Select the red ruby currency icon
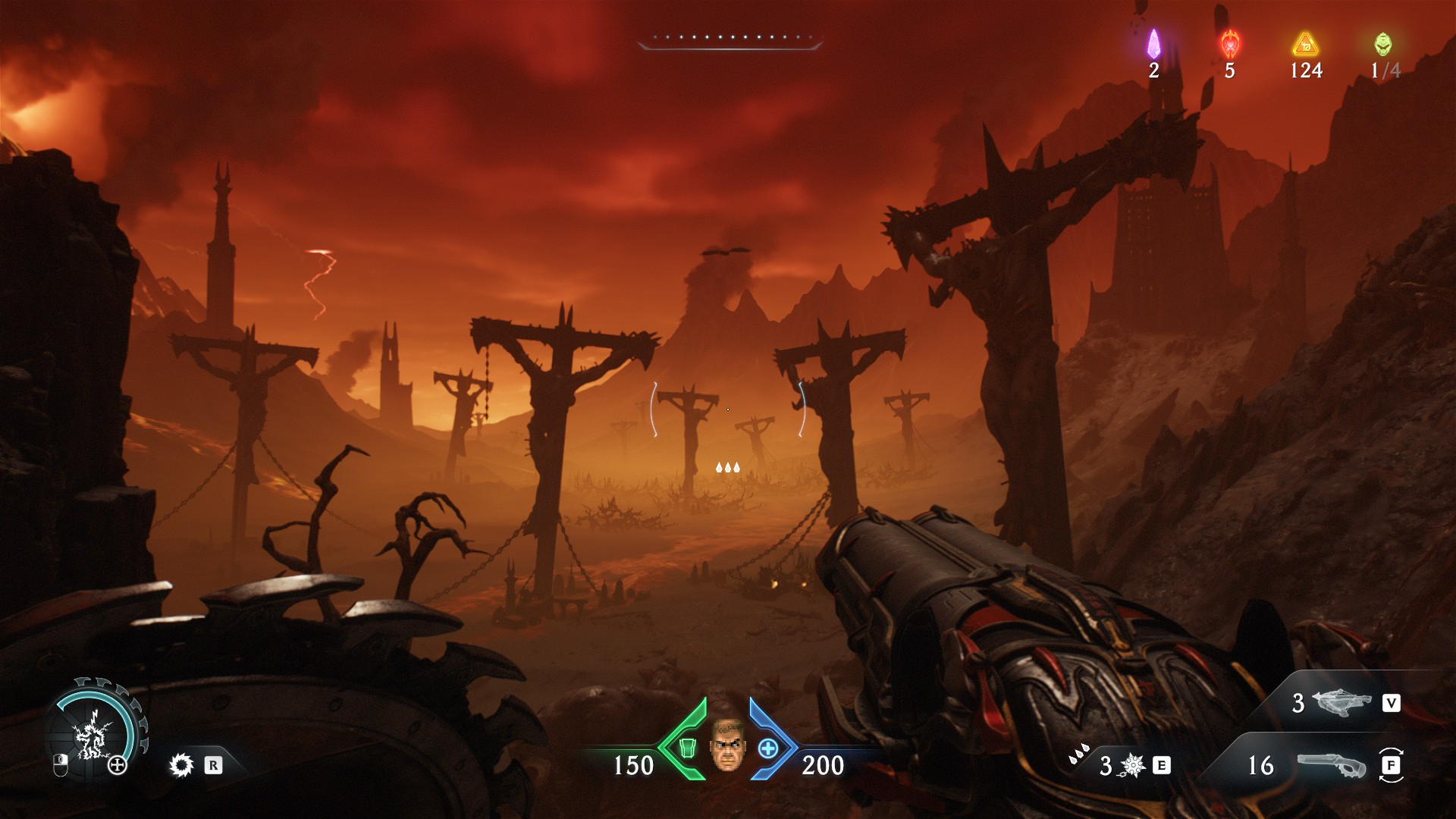Screen dimensions: 1456x819 tap(1230, 44)
